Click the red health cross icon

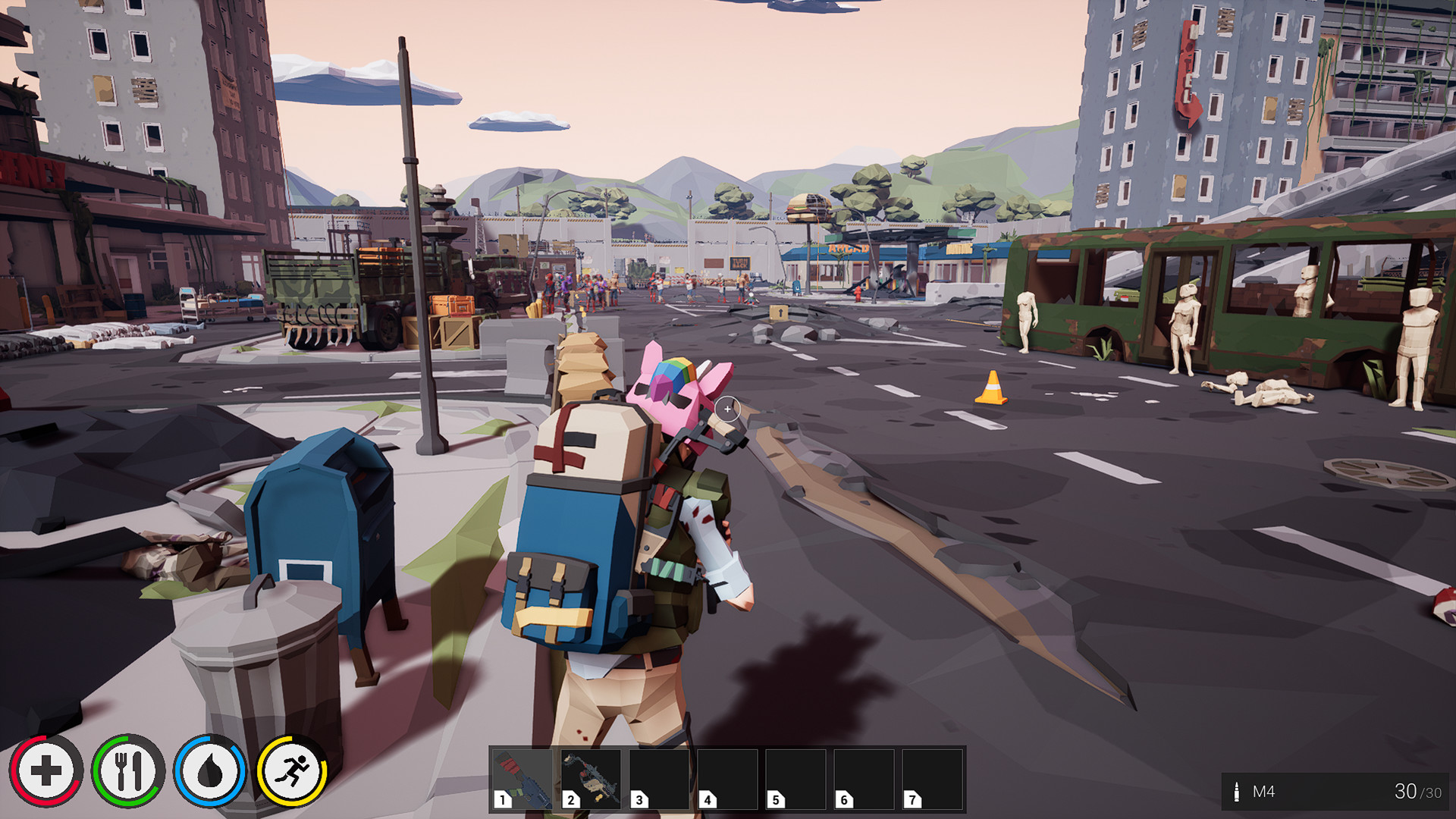tap(48, 770)
